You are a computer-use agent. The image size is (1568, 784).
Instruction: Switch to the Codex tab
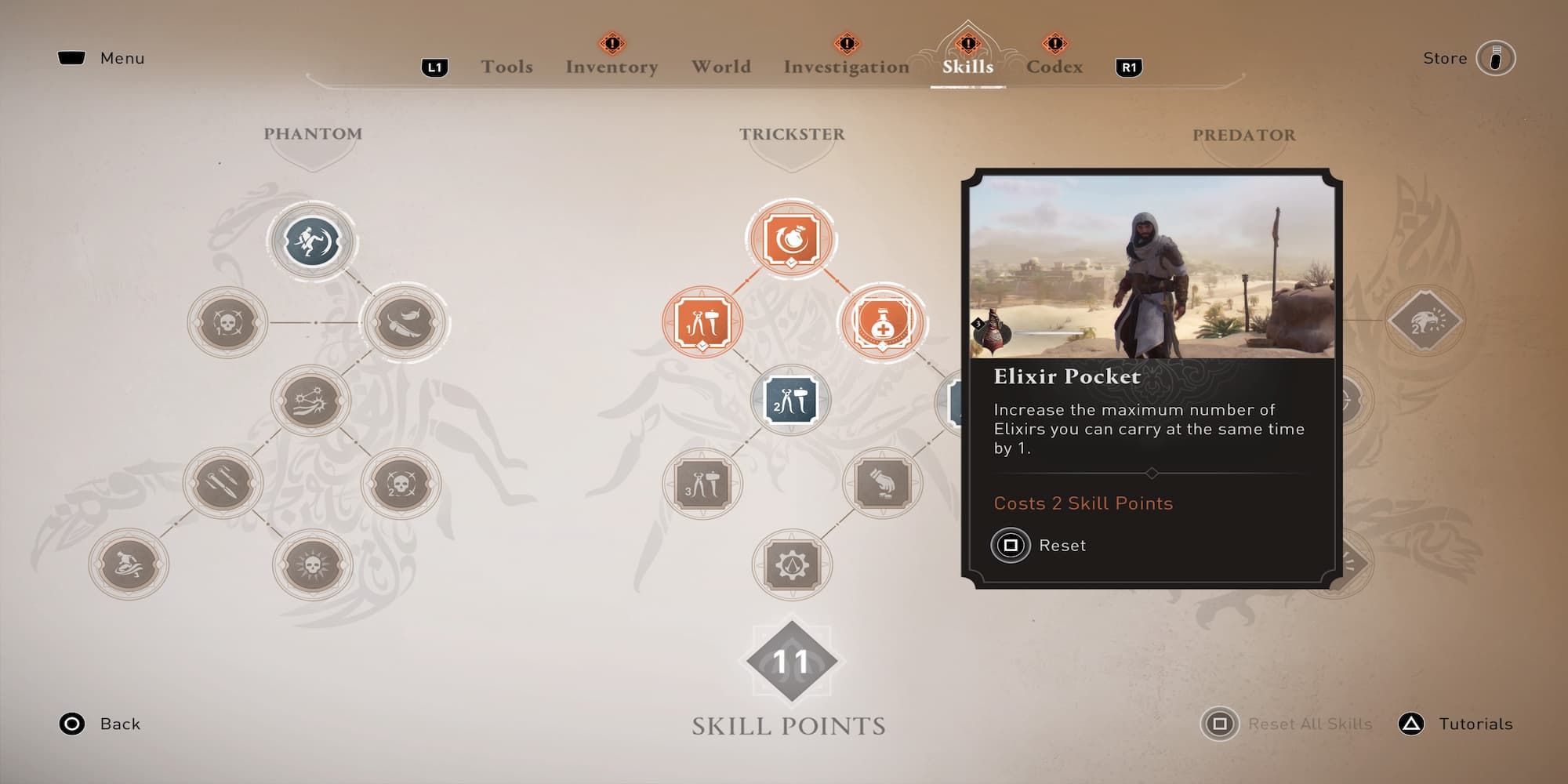(1055, 67)
